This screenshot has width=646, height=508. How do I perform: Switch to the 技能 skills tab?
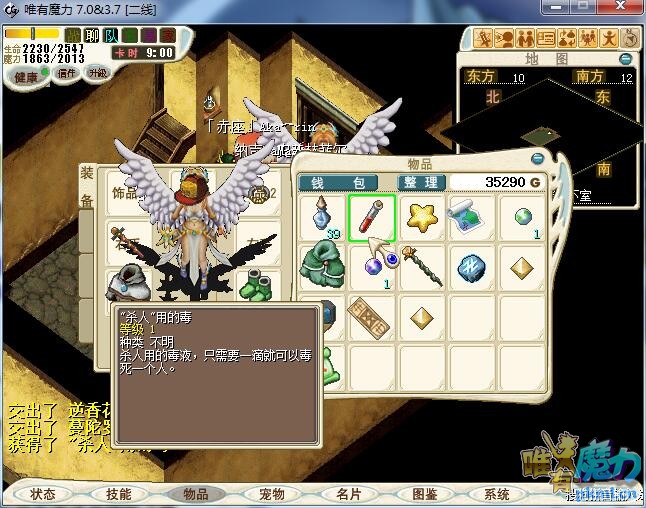tap(119, 494)
